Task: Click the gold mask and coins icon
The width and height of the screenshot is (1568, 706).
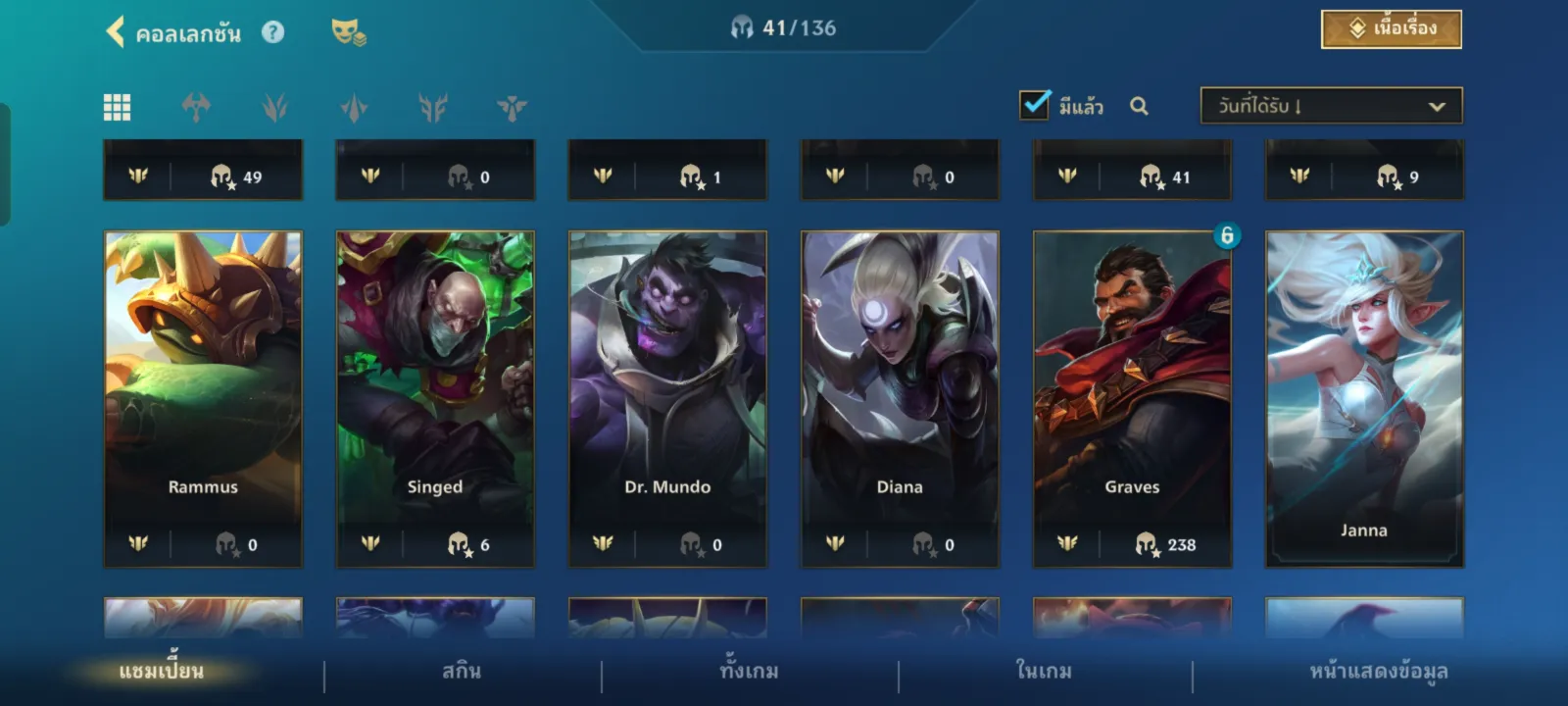Action: tap(348, 32)
